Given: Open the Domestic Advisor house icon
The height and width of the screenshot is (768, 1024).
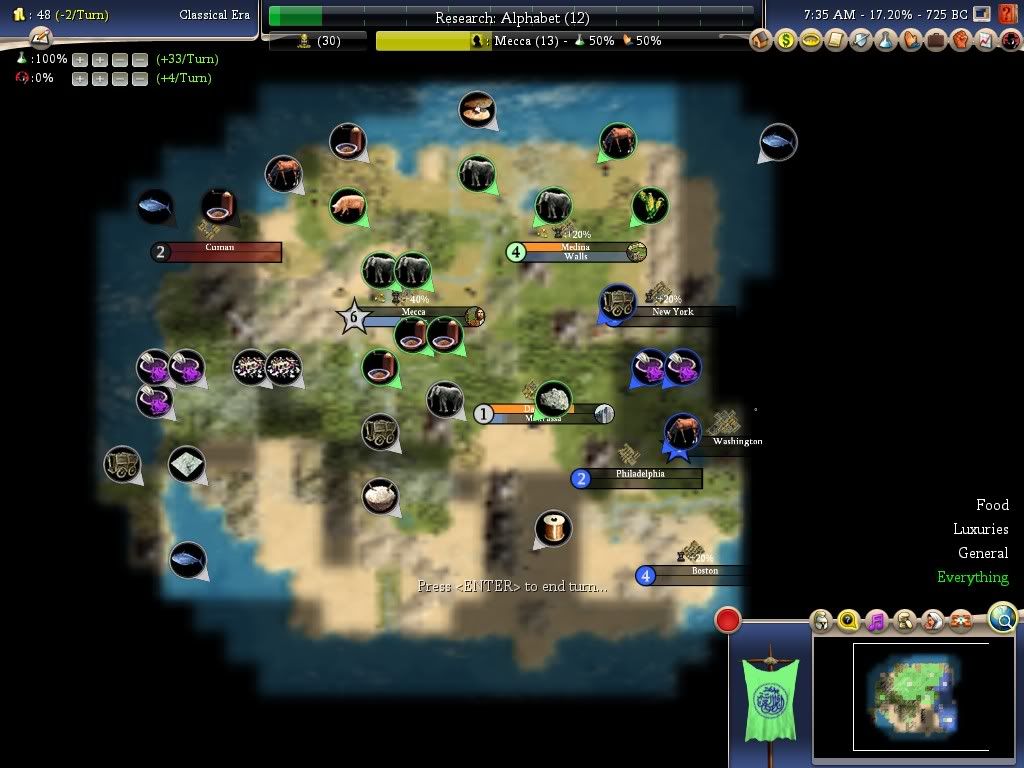Looking at the screenshot, I should (762, 41).
